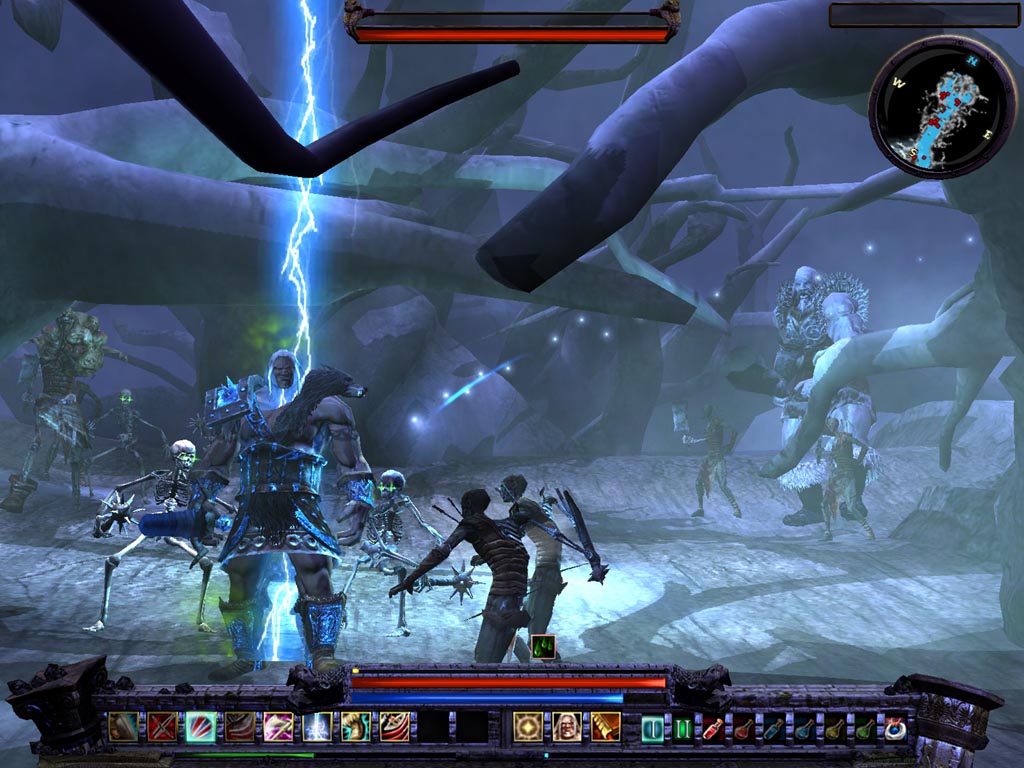This screenshot has height=768, width=1024.
Task: Switch to weapon set II
Action: tap(683, 727)
